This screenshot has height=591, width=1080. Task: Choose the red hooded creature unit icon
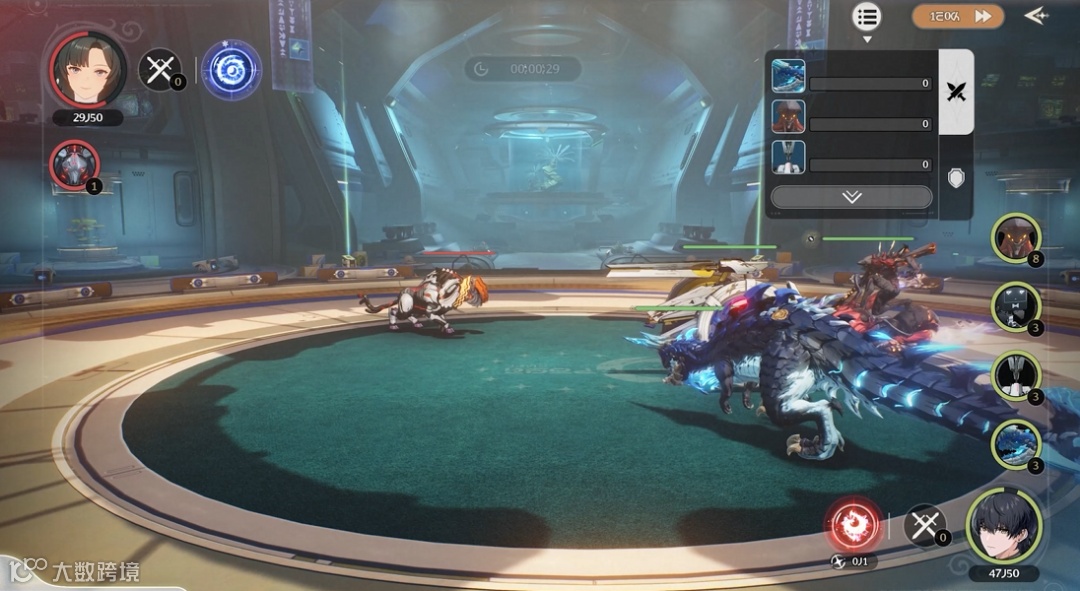[x=1016, y=238]
